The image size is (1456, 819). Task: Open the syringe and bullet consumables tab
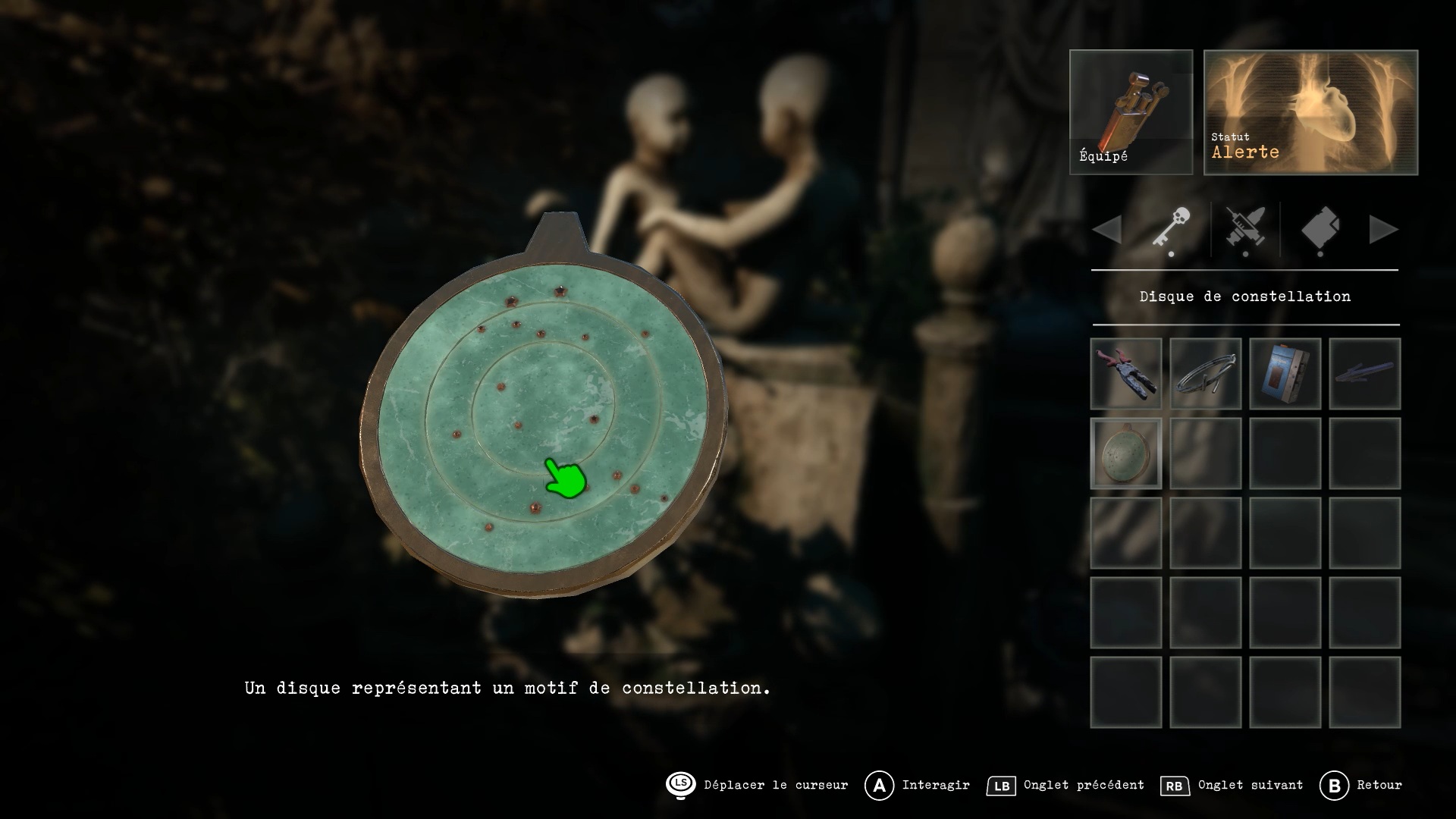[1245, 229]
